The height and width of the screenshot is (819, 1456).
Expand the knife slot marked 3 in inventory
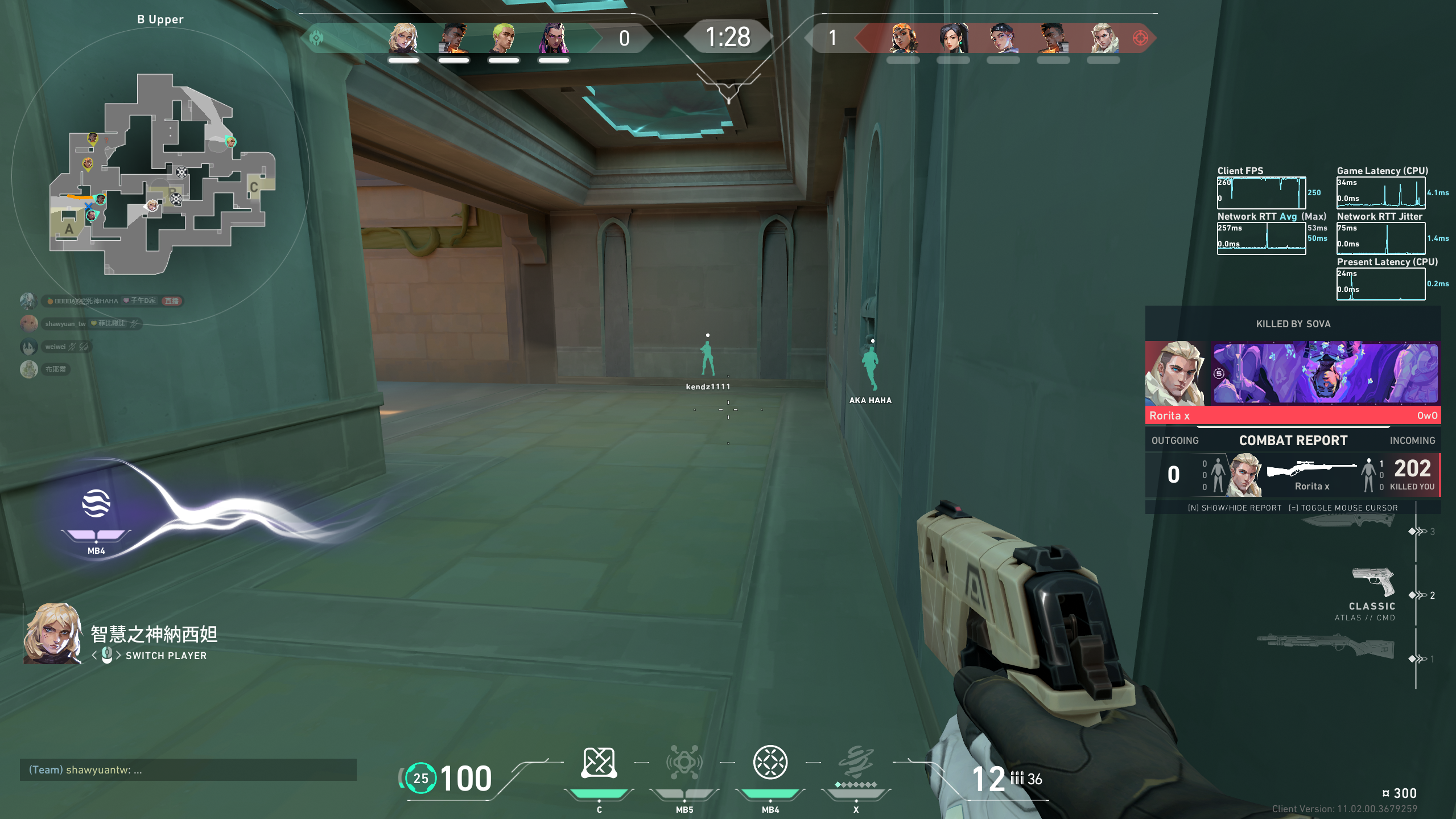(1418, 532)
